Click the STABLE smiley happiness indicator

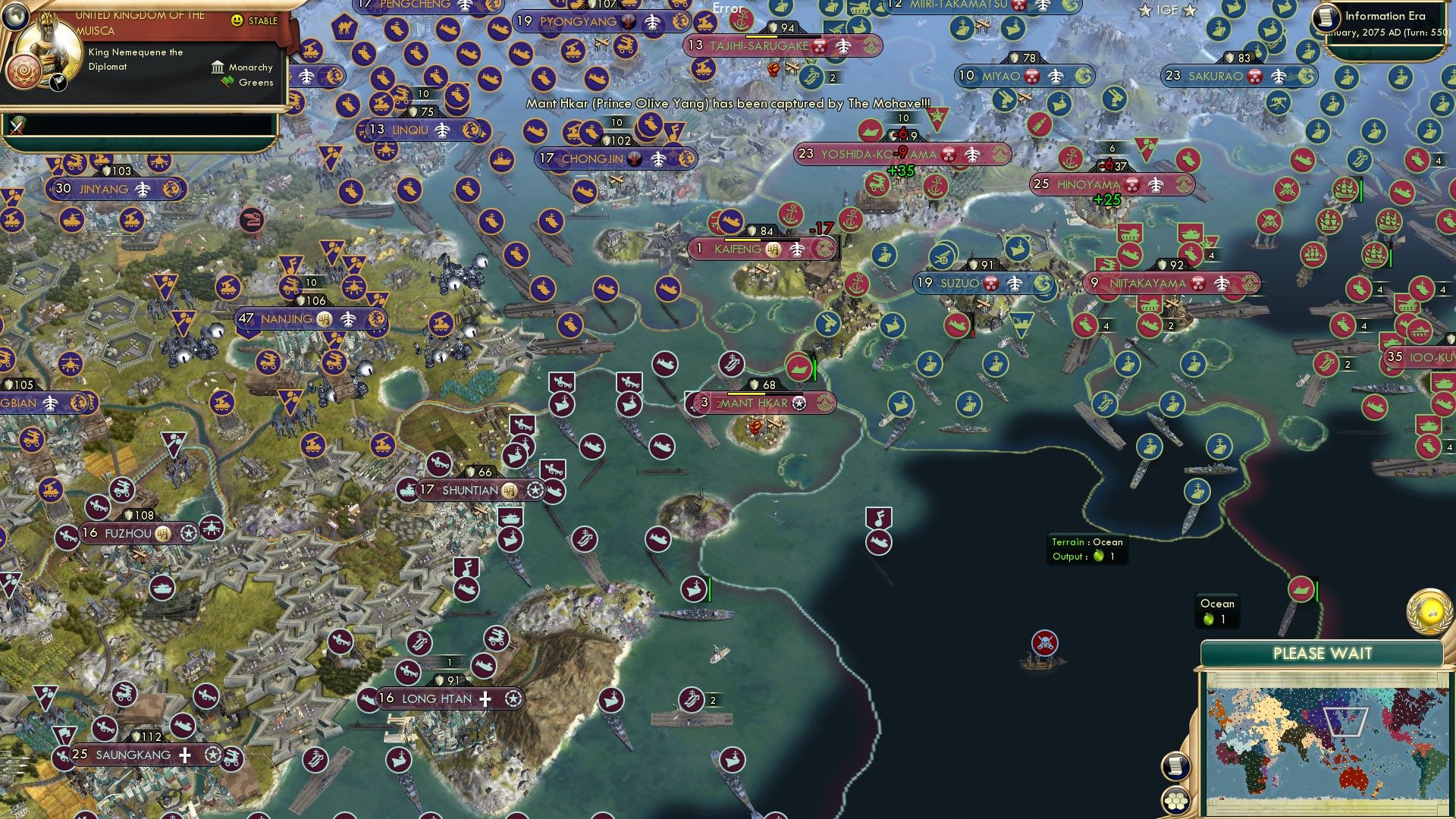[x=237, y=20]
